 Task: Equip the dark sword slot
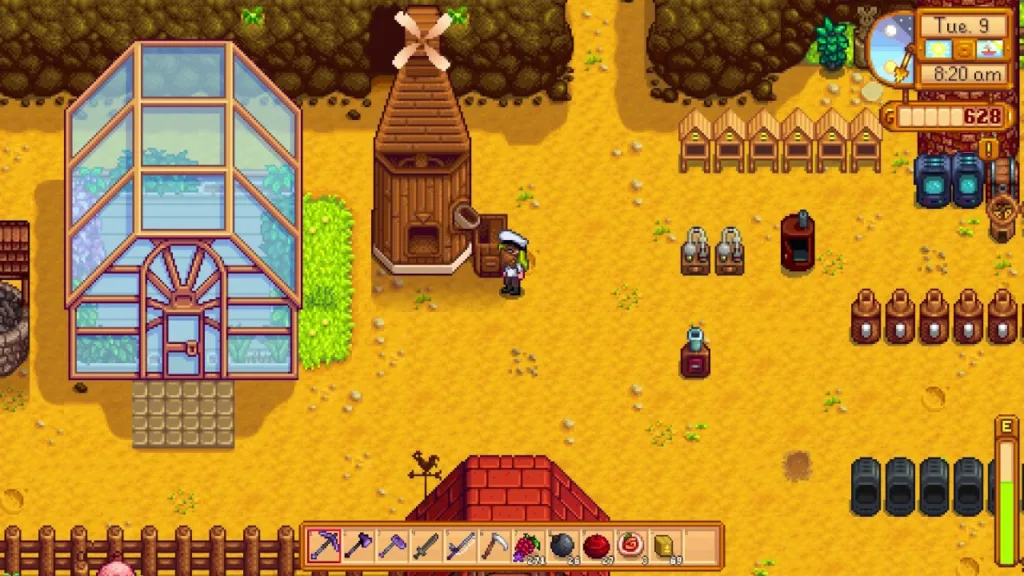tap(426, 546)
